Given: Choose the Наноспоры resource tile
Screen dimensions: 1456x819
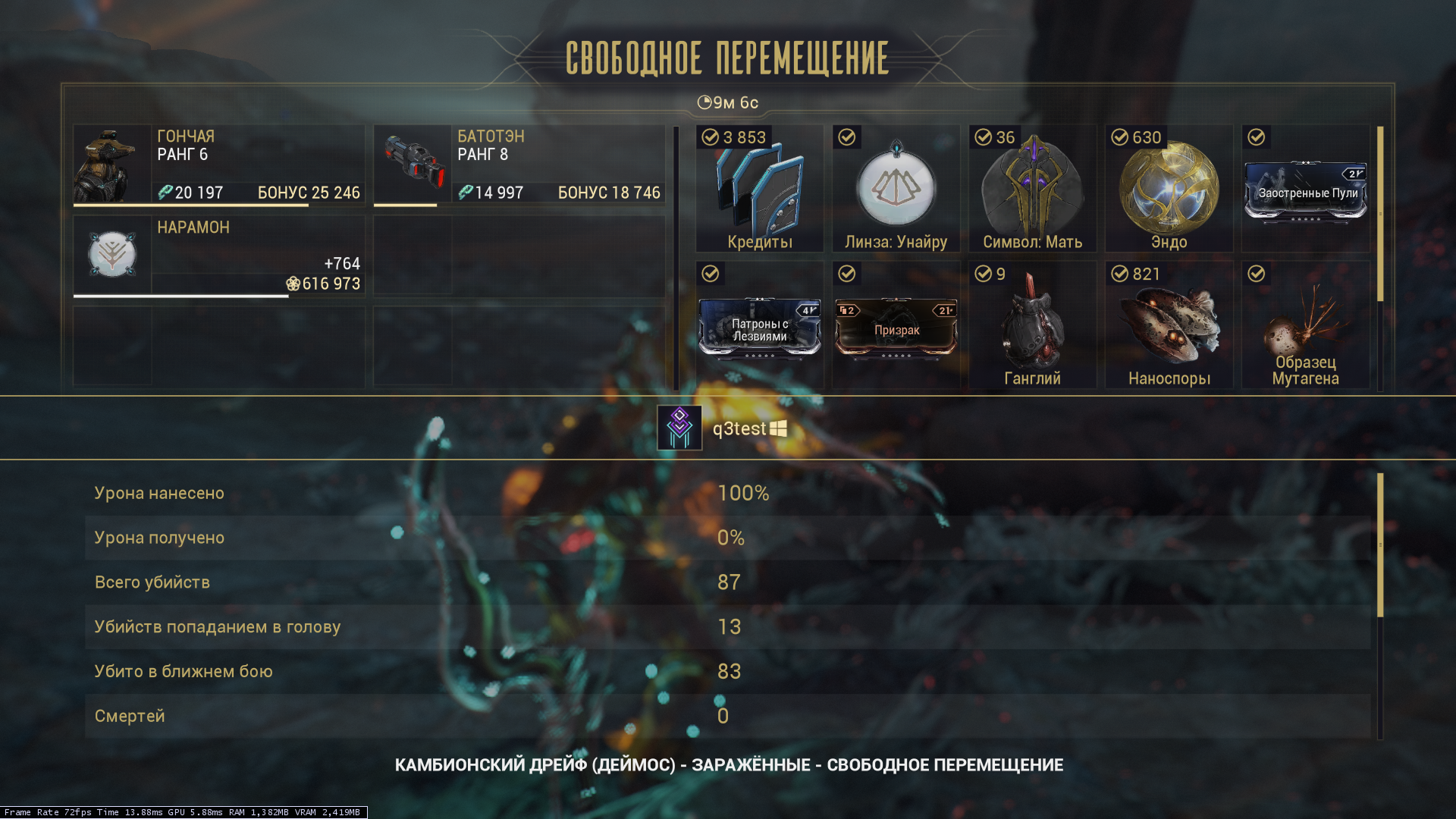Looking at the screenshot, I should click(1169, 326).
